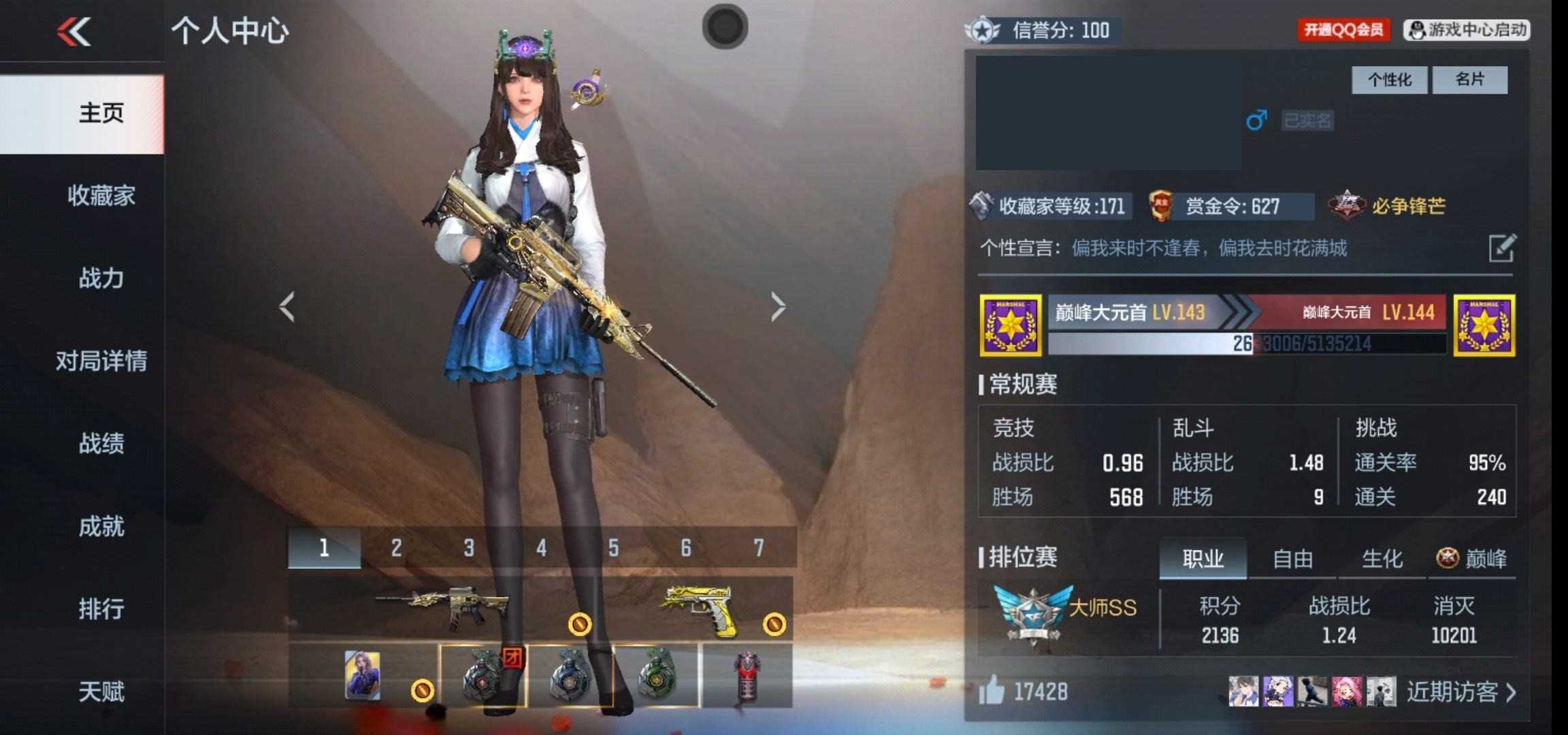1568x735 pixels.
Task: Click the 个性化 button
Action: [1389, 80]
